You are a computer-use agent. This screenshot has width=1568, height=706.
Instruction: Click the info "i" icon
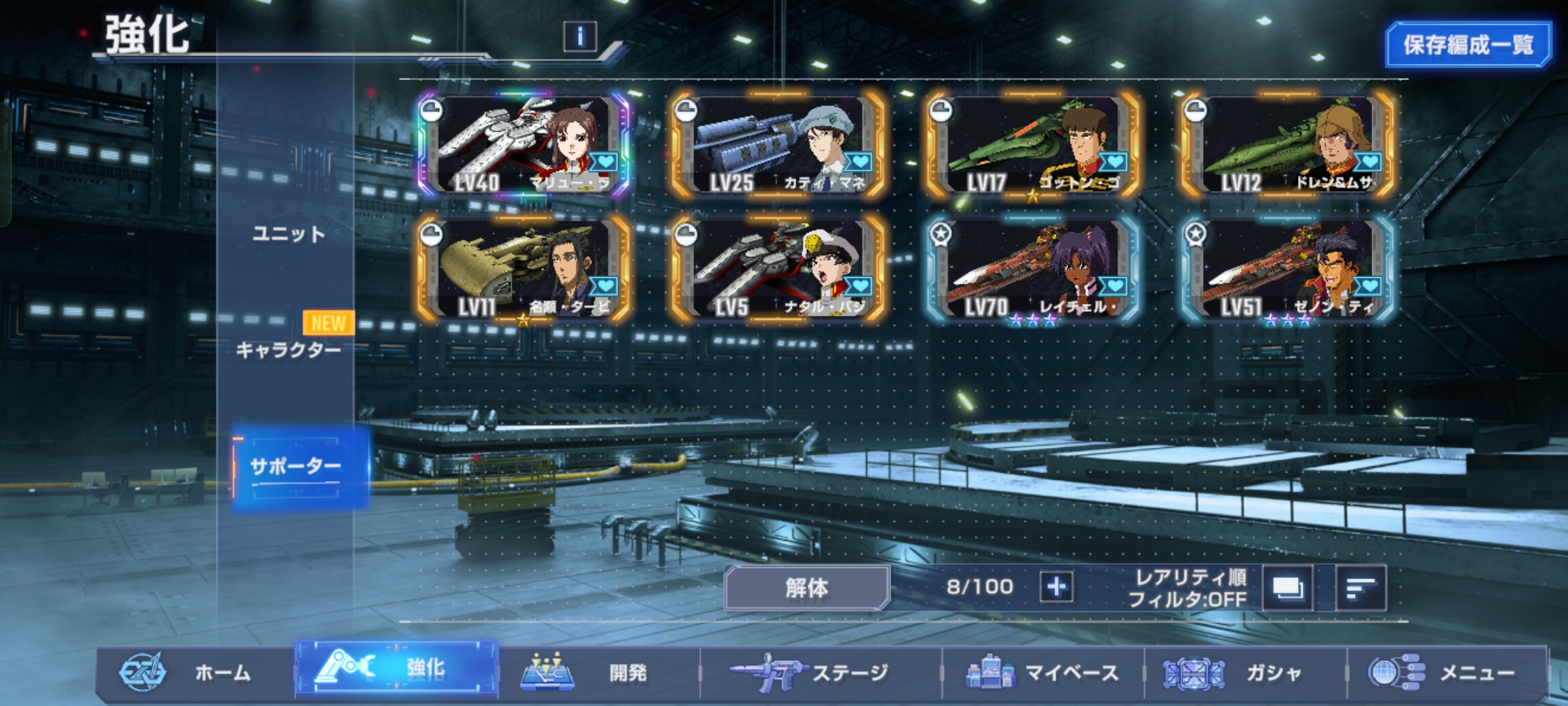[x=580, y=36]
